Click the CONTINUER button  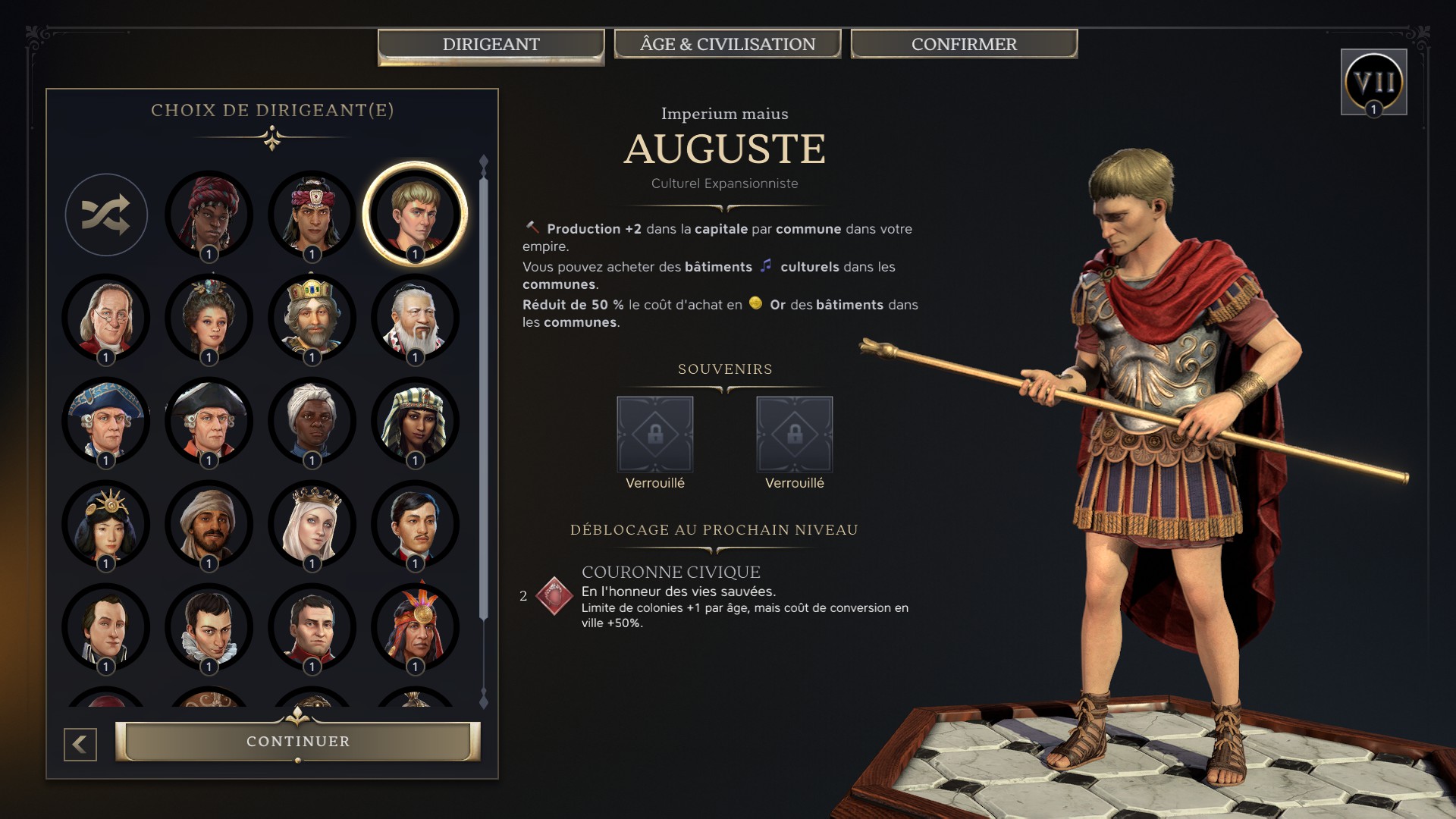[x=298, y=741]
